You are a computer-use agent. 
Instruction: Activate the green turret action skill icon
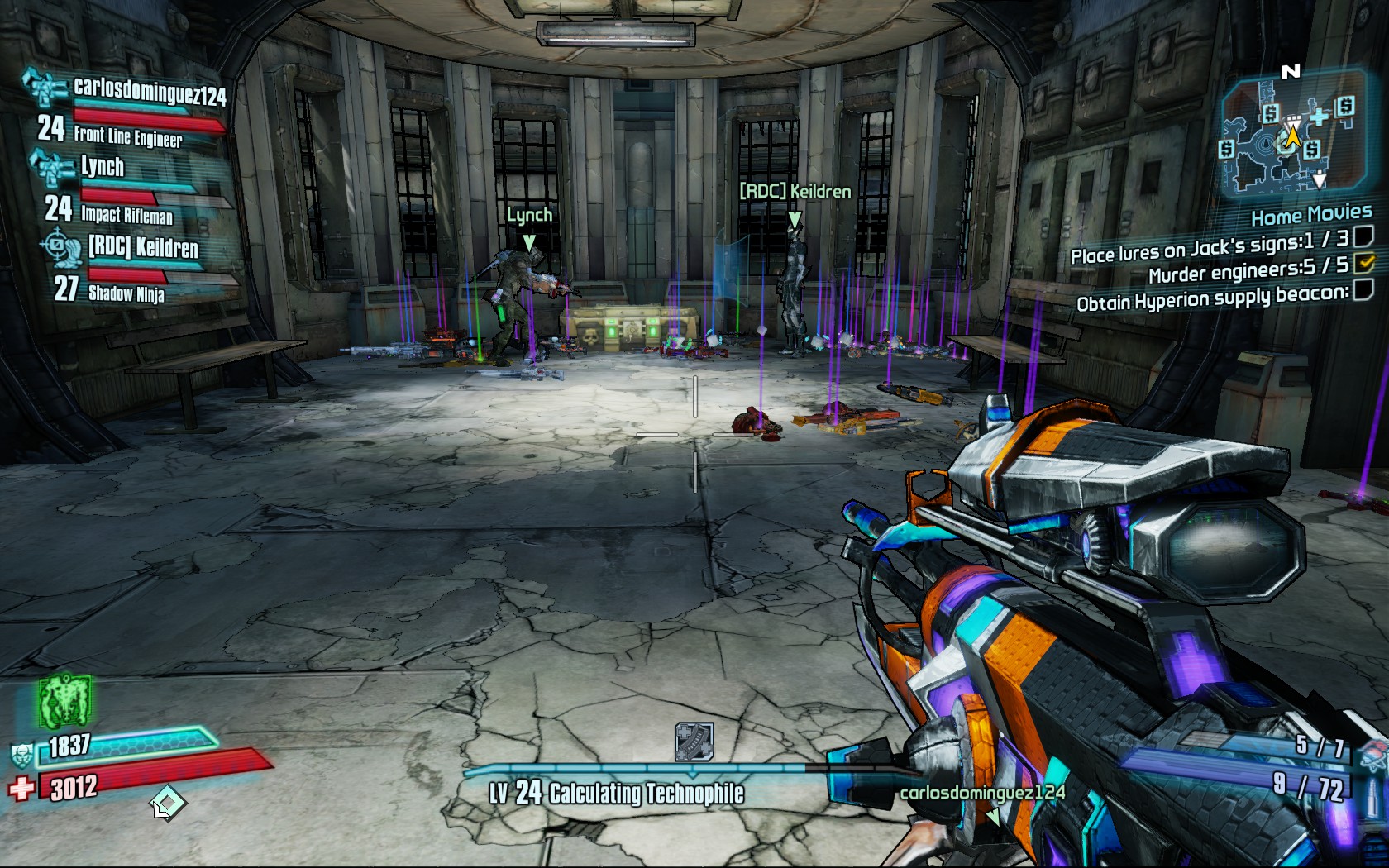coord(64,701)
